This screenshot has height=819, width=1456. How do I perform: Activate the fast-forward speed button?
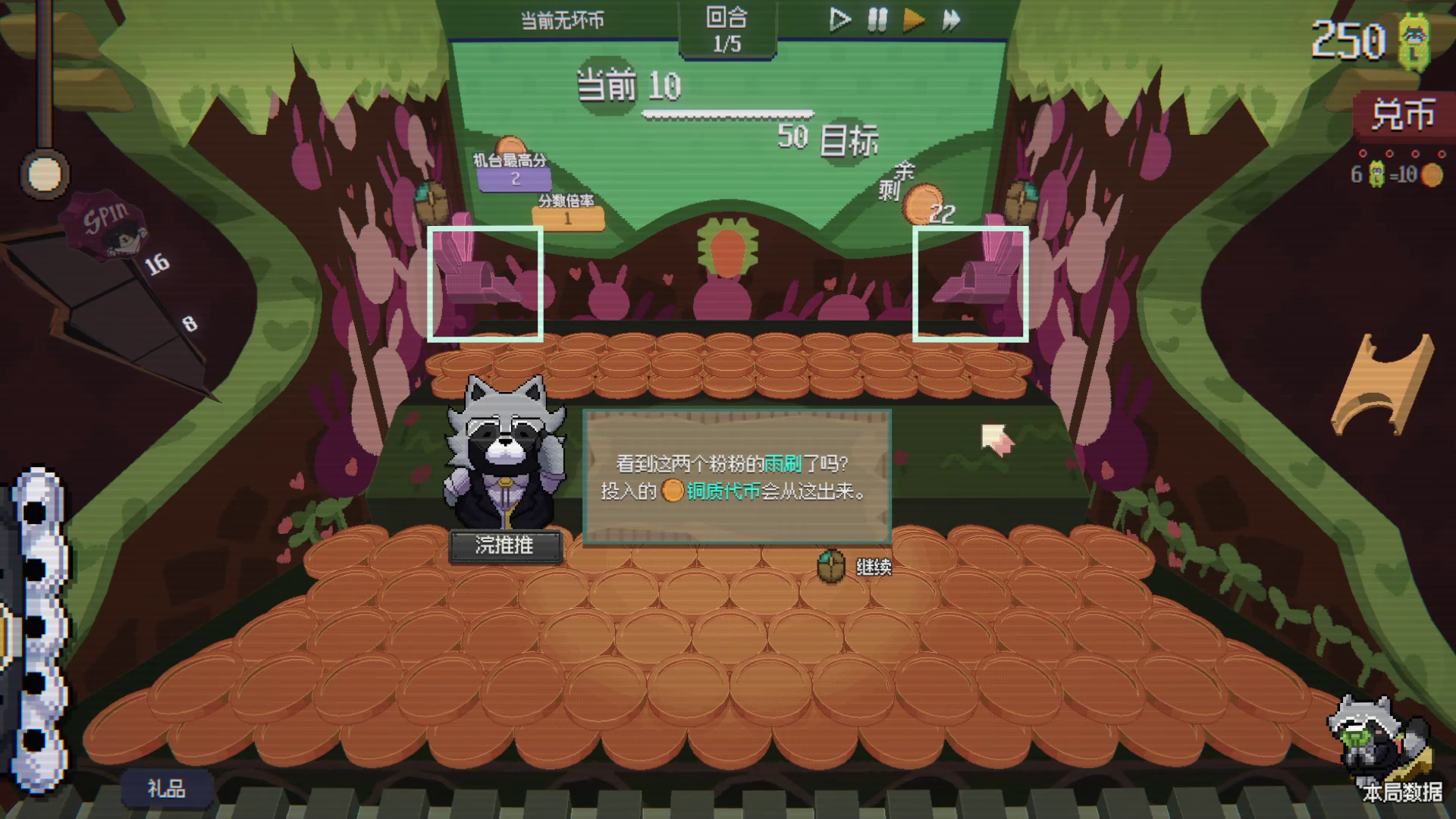pyautogui.click(x=952, y=20)
